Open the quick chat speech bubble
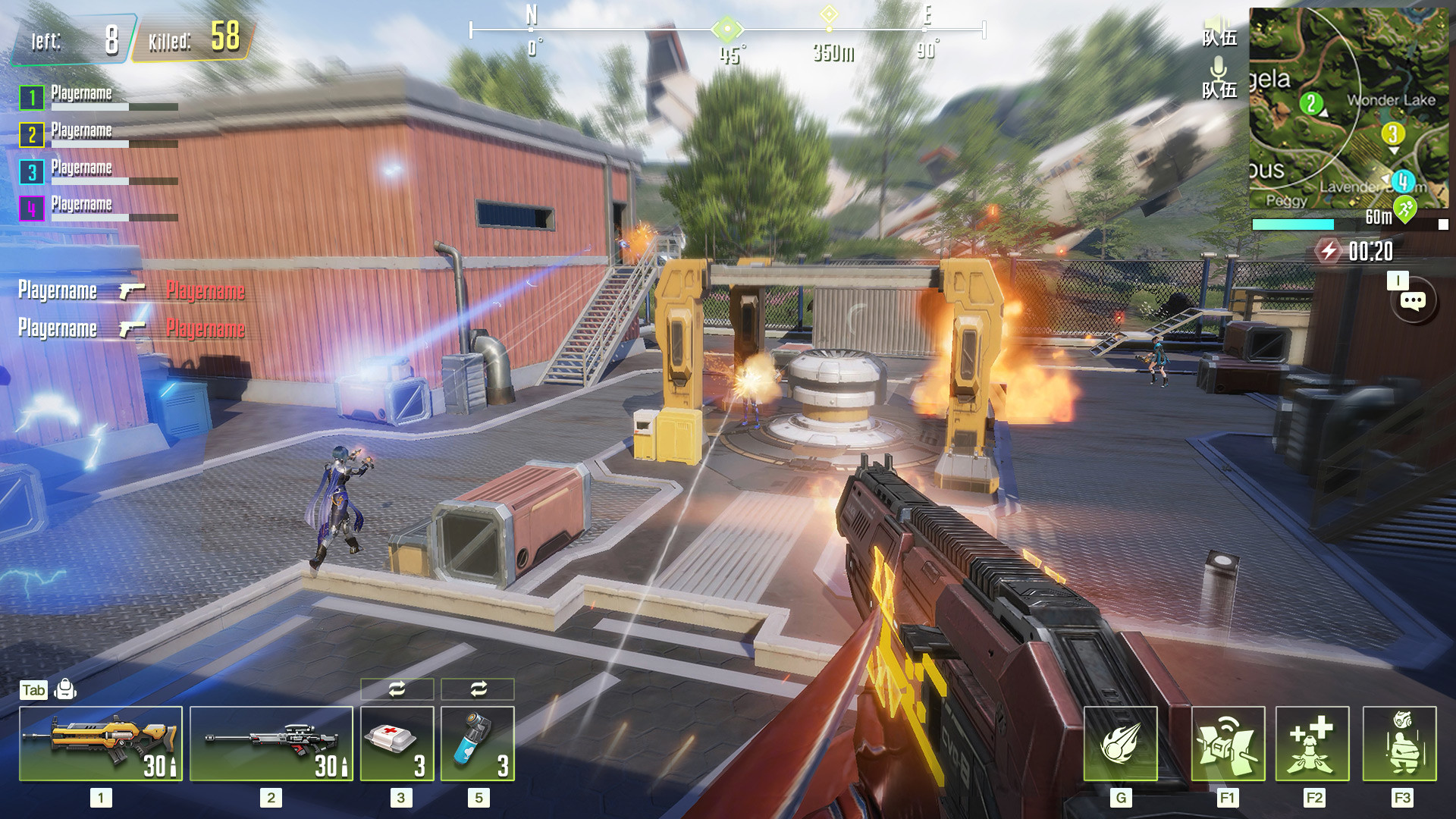 point(1412,302)
